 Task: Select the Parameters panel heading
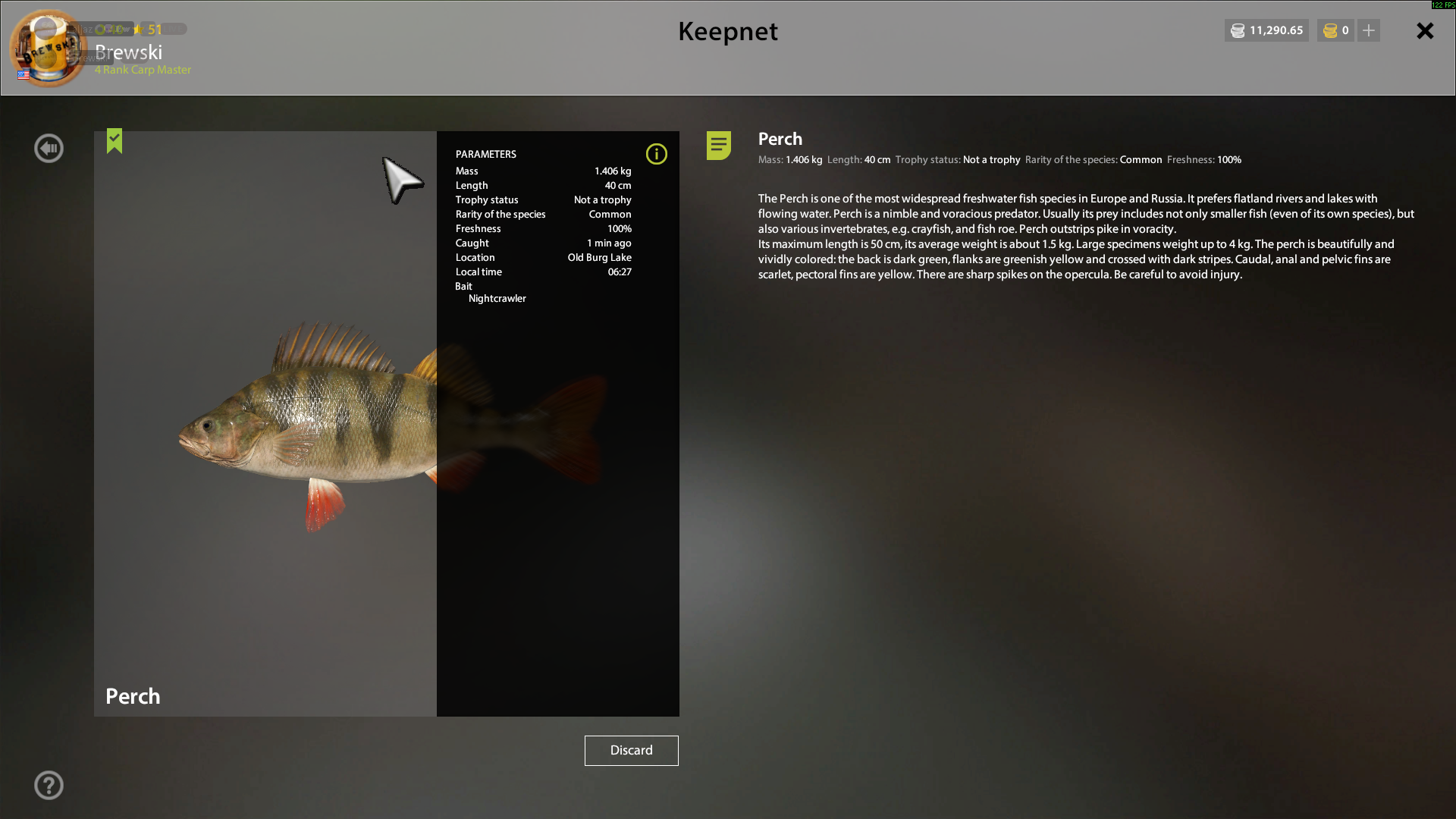[x=485, y=154]
